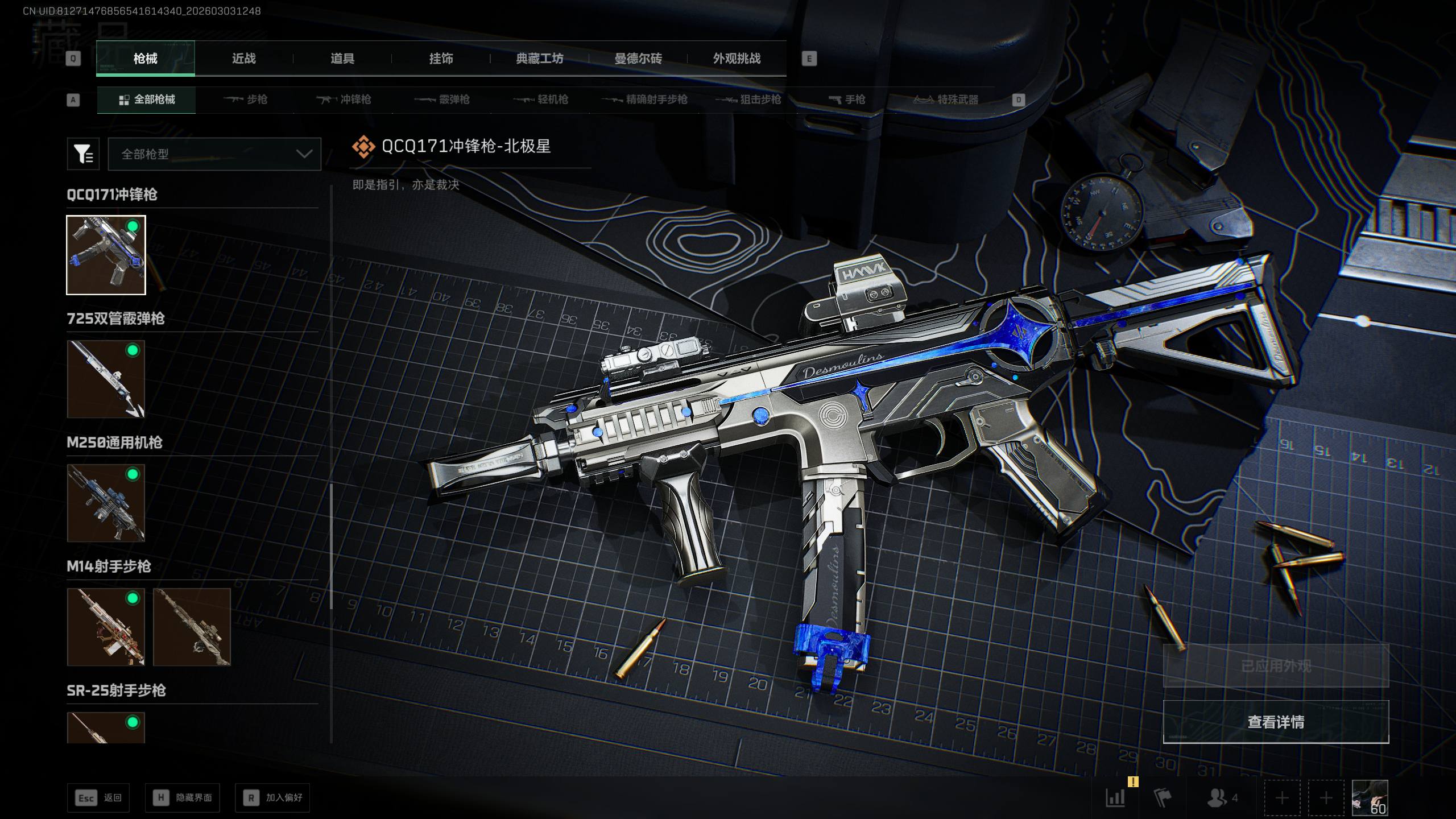Click 查看详情 to view details
The height and width of the screenshot is (819, 1456).
coord(1276,722)
